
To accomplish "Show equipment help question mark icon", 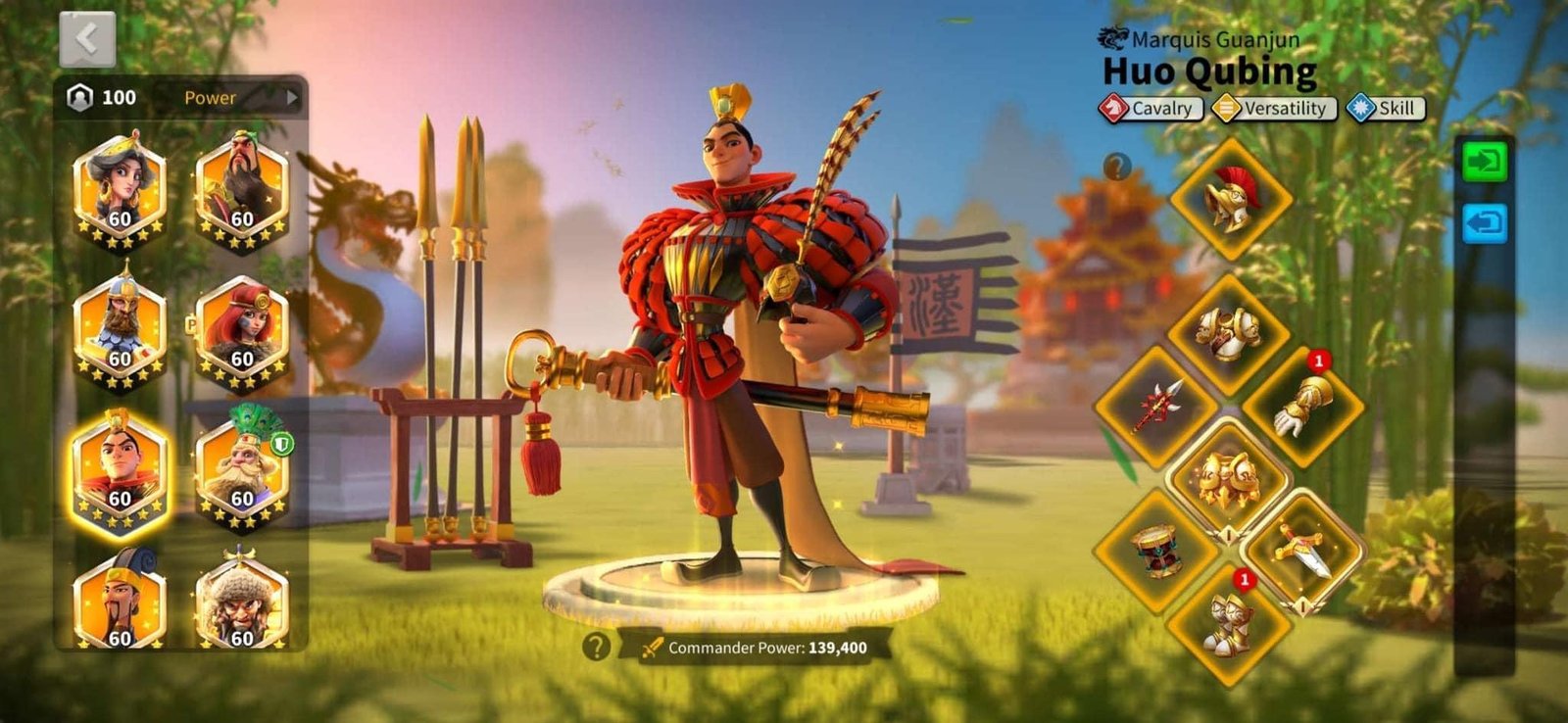I will tap(1116, 167).
